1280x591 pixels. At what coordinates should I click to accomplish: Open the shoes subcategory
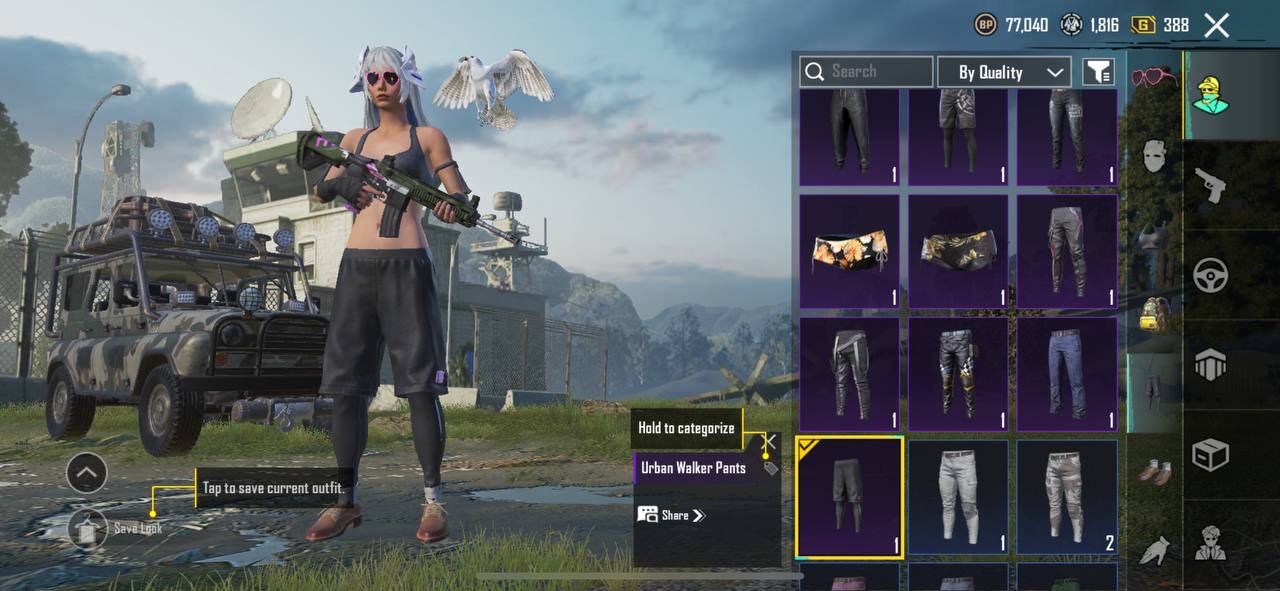1154,470
